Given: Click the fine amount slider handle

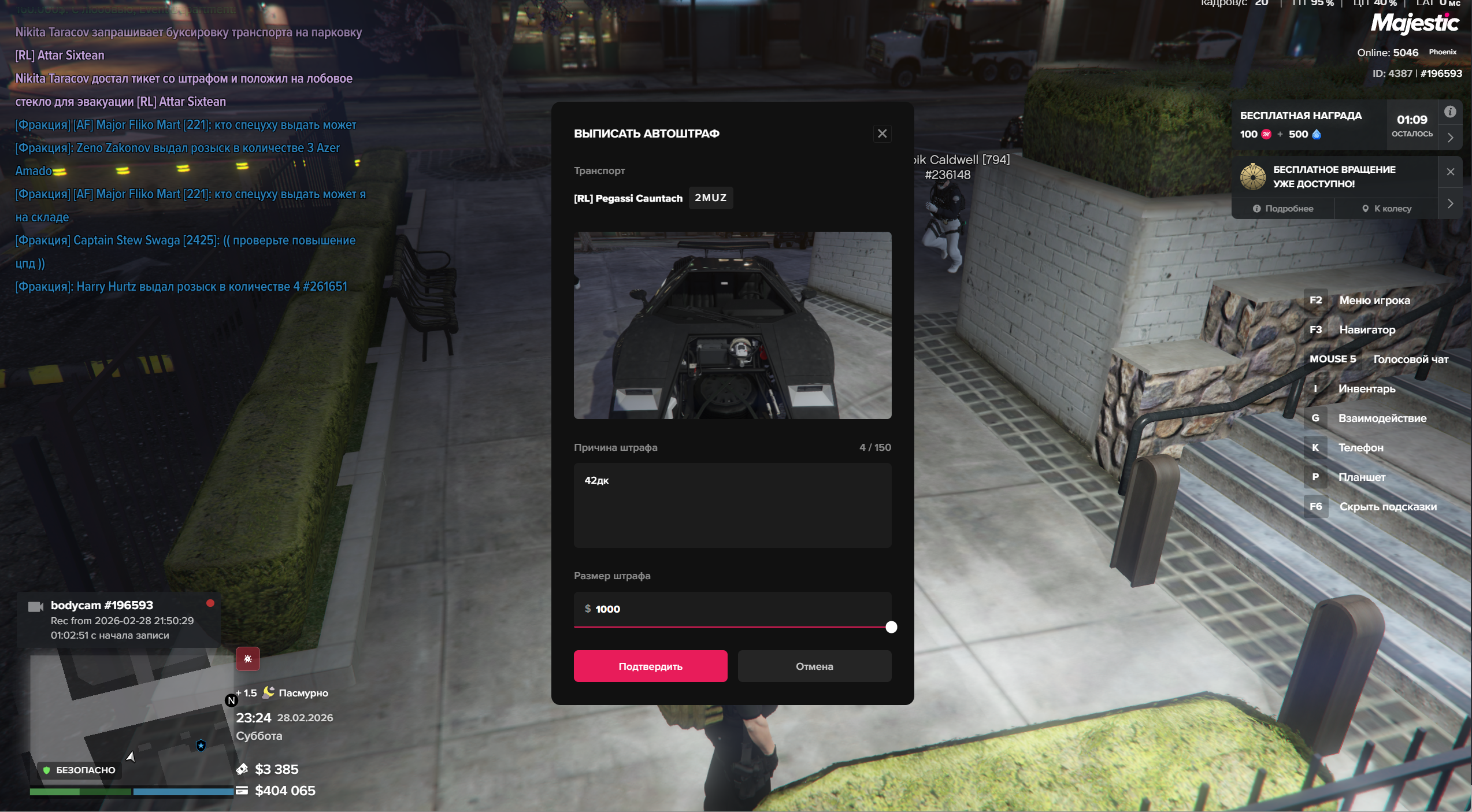Looking at the screenshot, I should click(891, 627).
